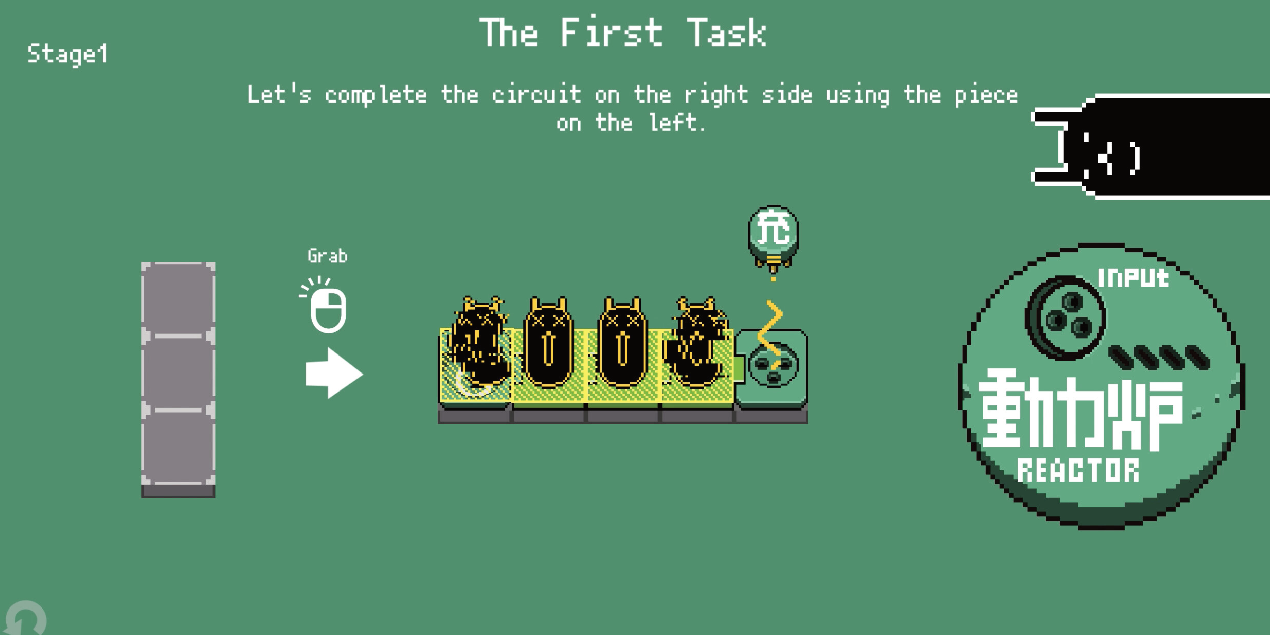Click the reactor's Input socket
Viewport: 1270px width, 635px height.
1063,315
